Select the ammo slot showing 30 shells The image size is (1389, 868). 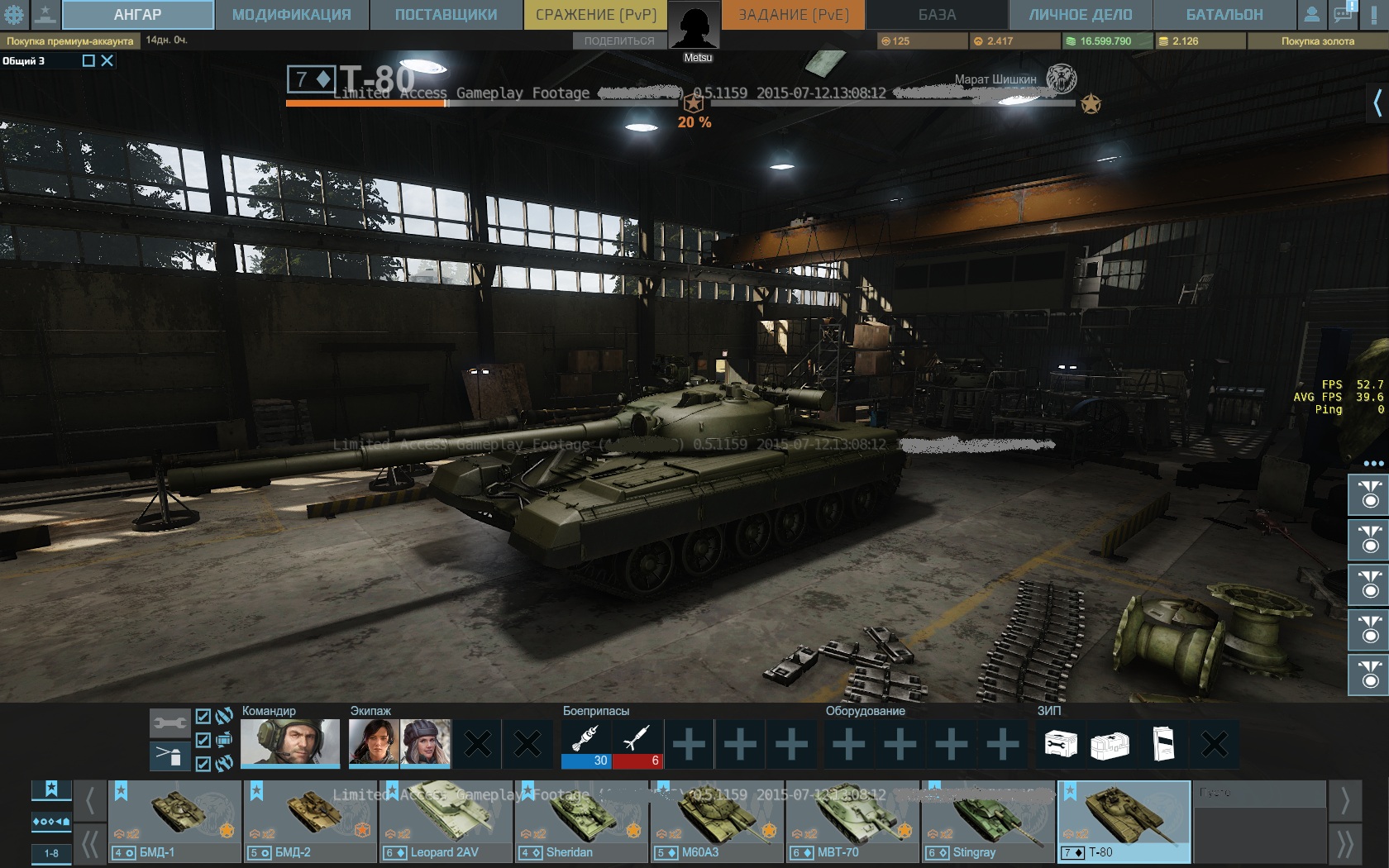(585, 744)
